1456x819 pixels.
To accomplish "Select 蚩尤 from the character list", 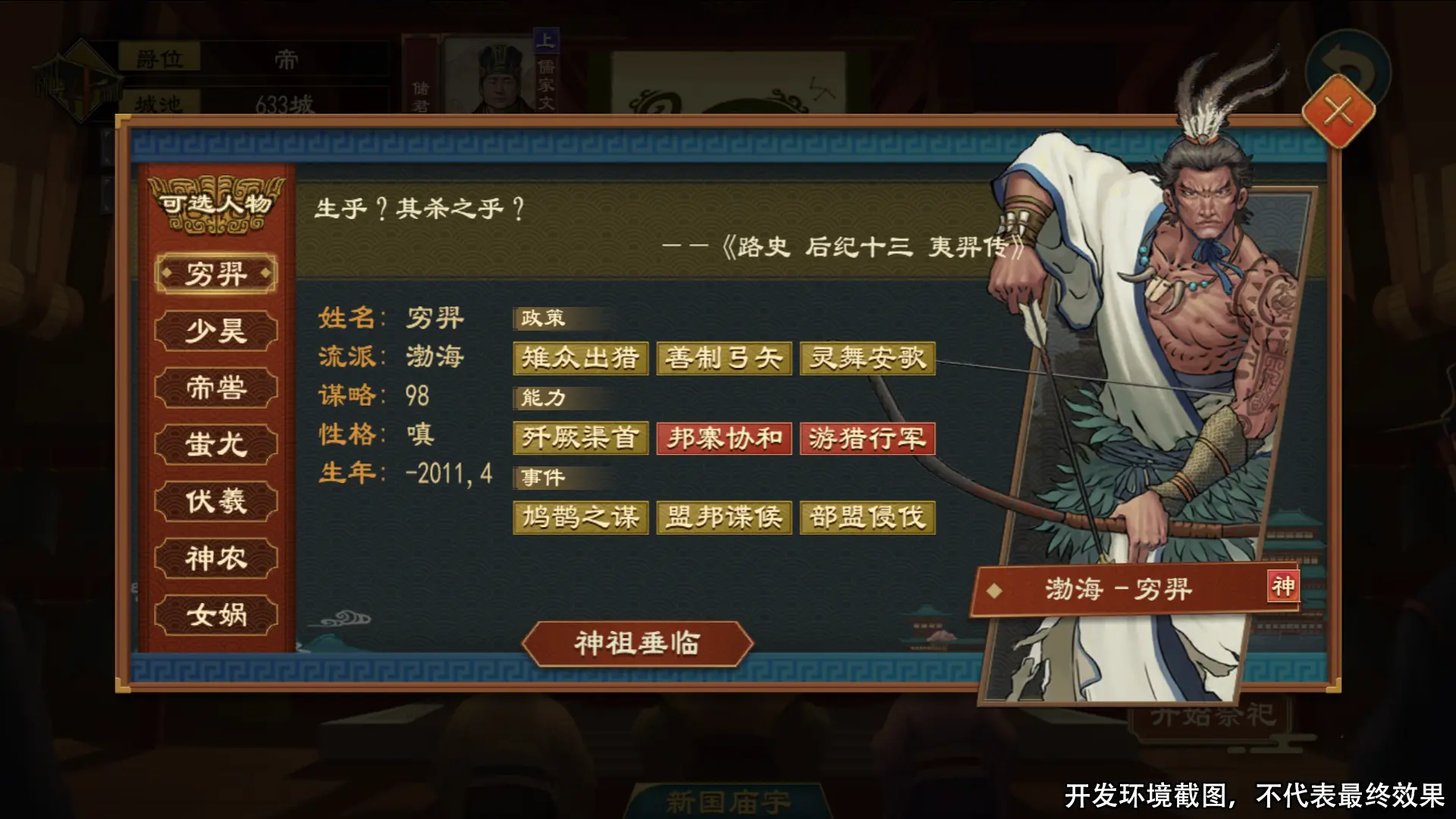I will point(215,444).
